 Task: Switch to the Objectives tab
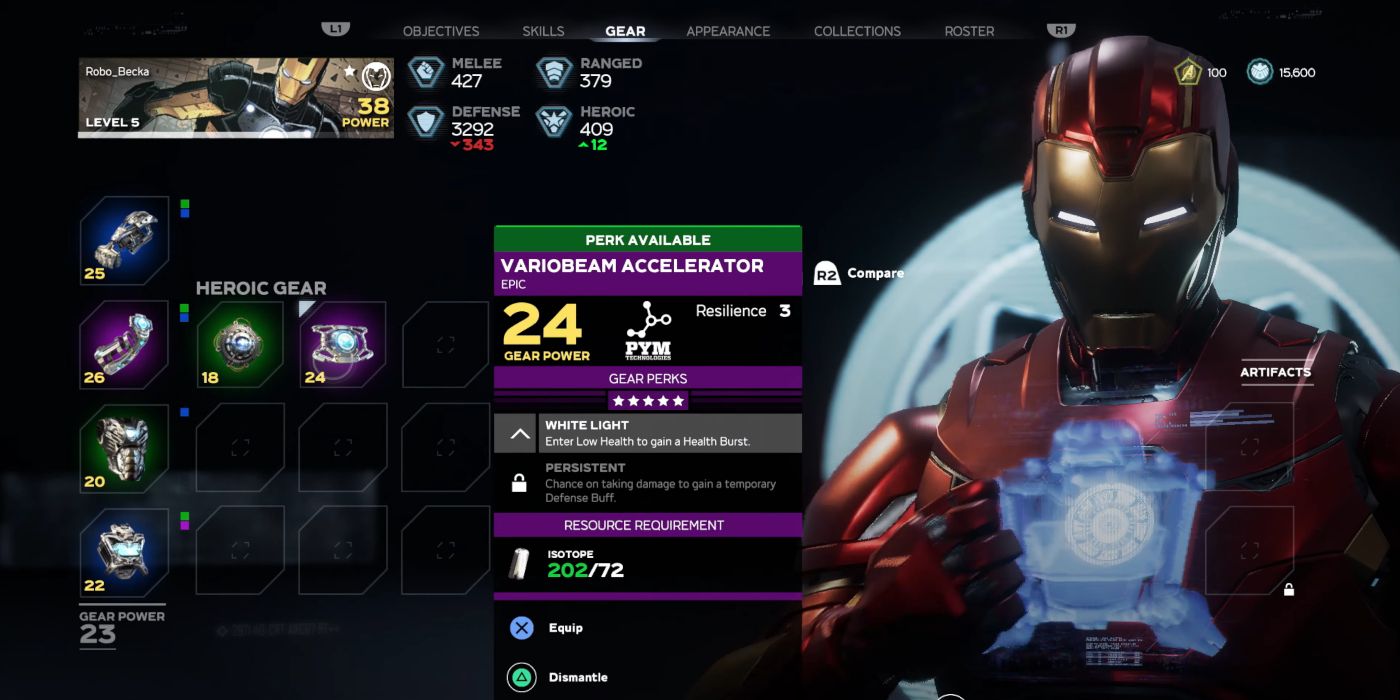(440, 31)
